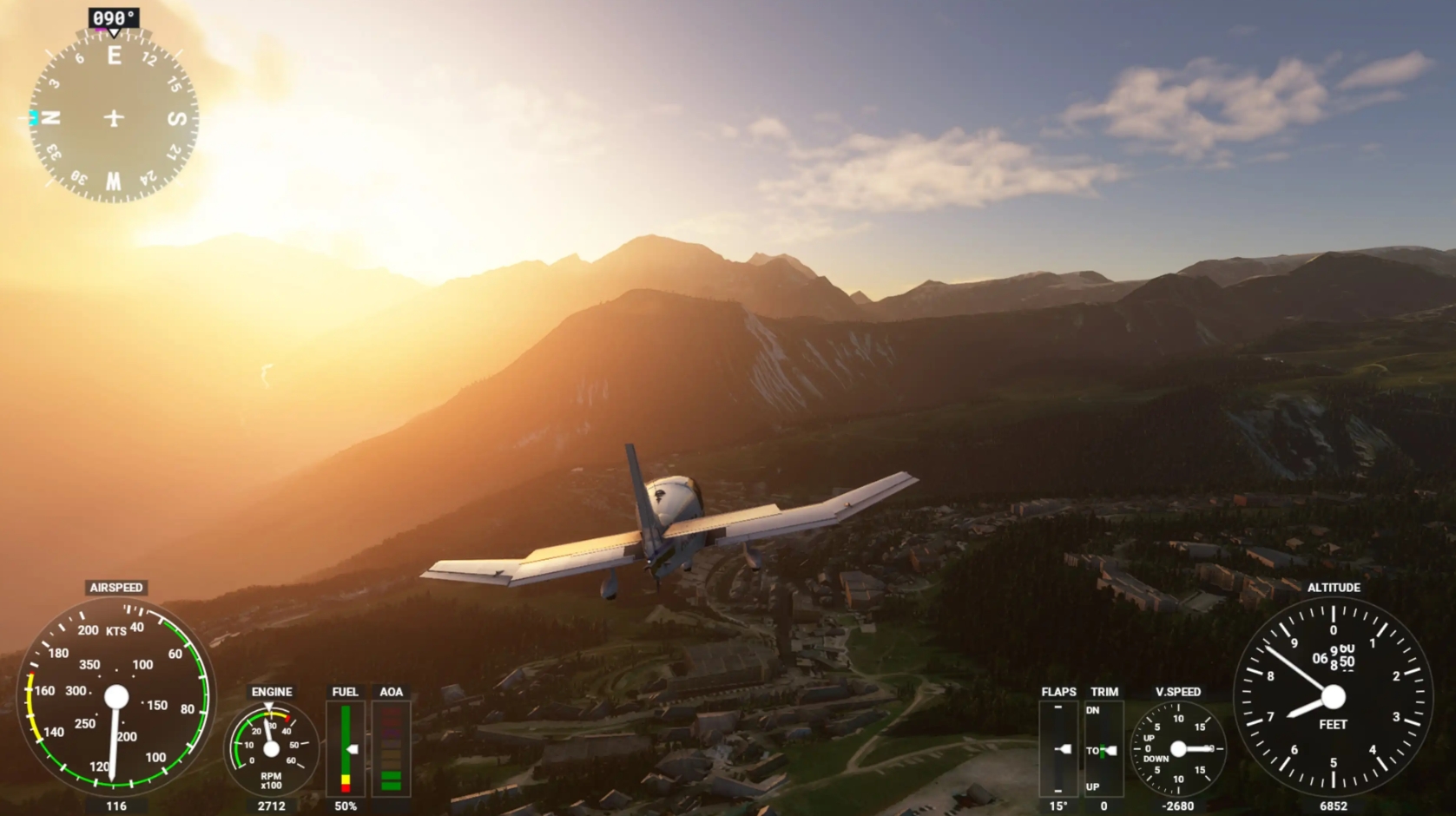Expand the FUEL panel header

tap(345, 692)
